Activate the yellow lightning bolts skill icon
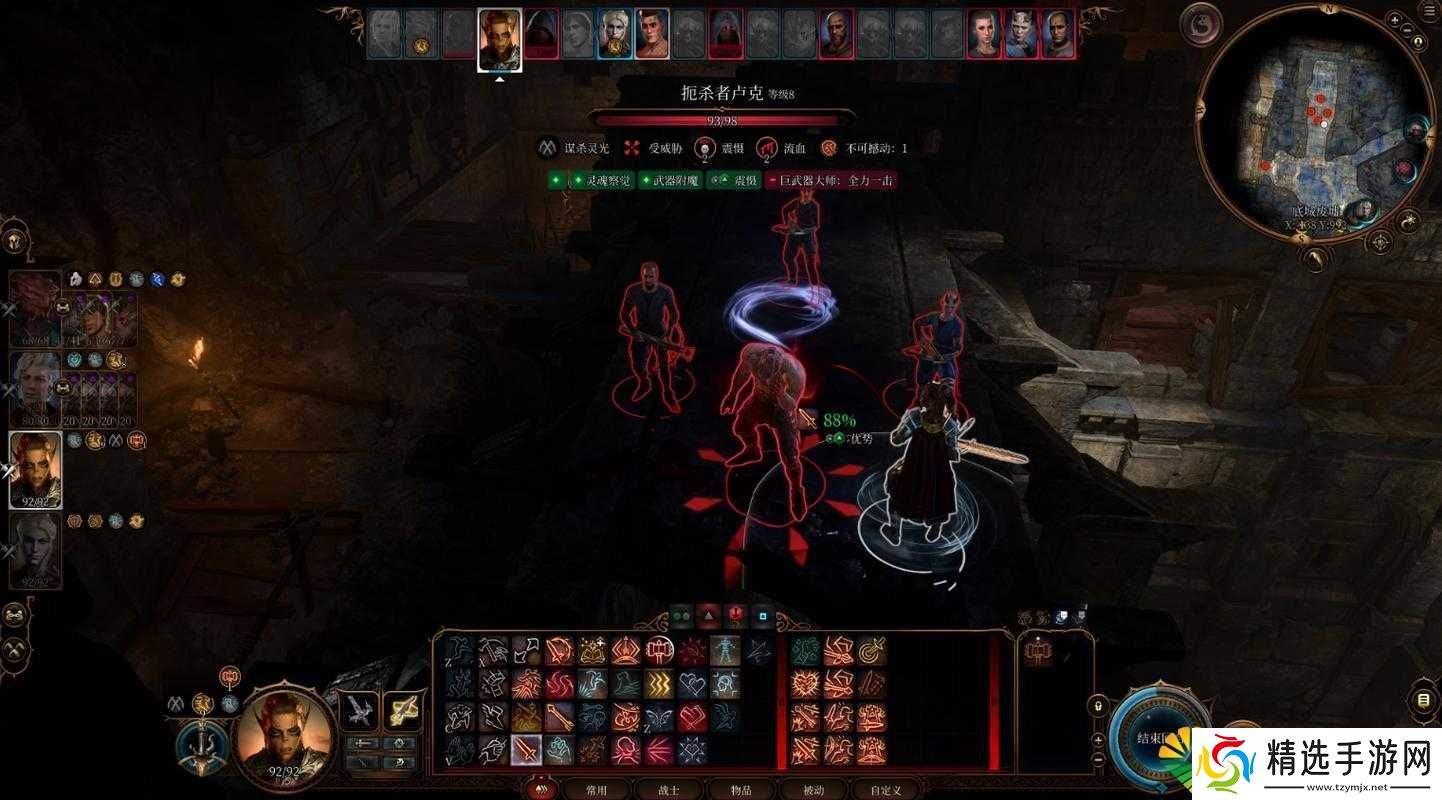This screenshot has height=800, width=1442. point(657,684)
